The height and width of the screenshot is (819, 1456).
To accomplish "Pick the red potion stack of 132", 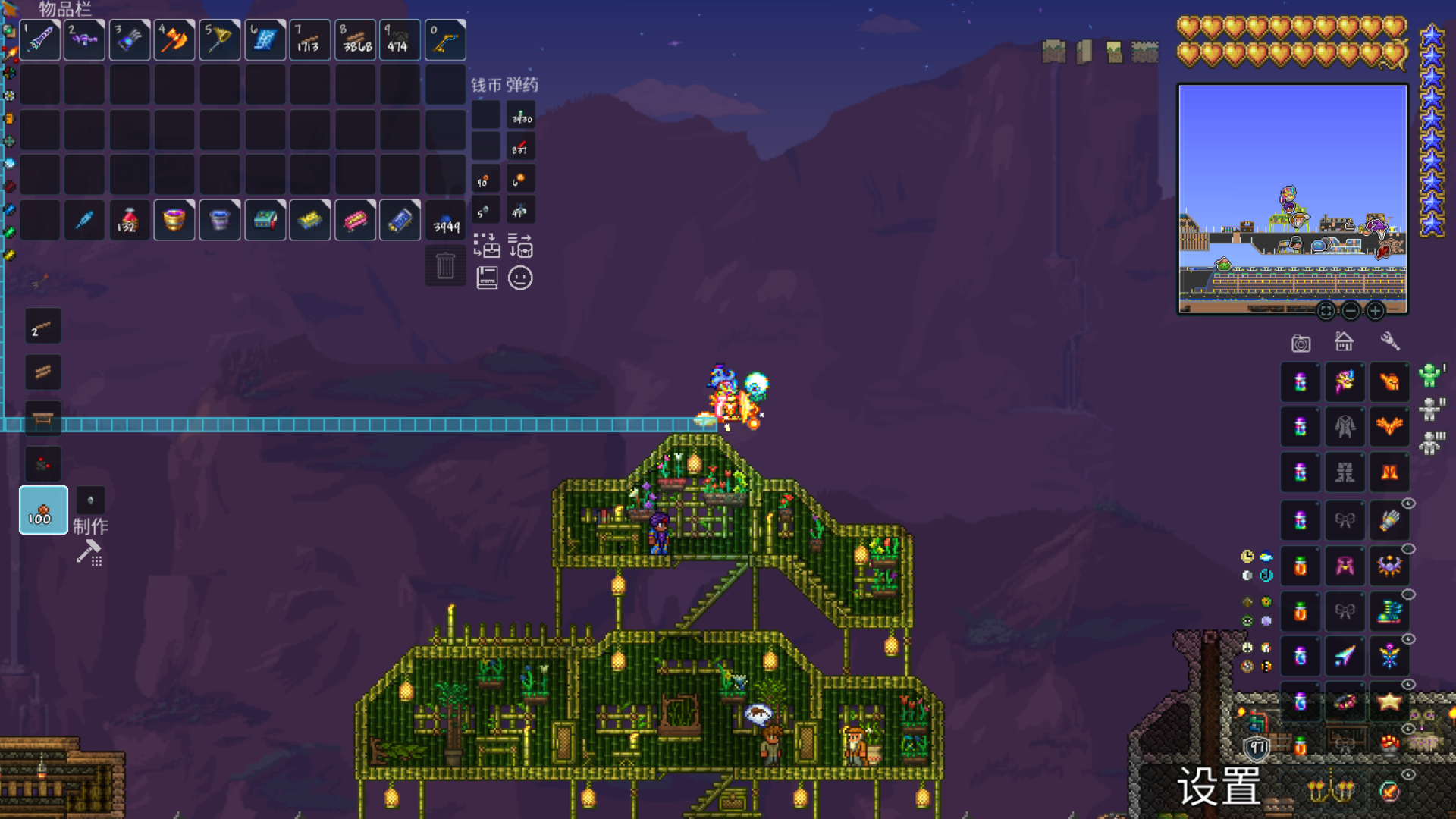I will [129, 221].
